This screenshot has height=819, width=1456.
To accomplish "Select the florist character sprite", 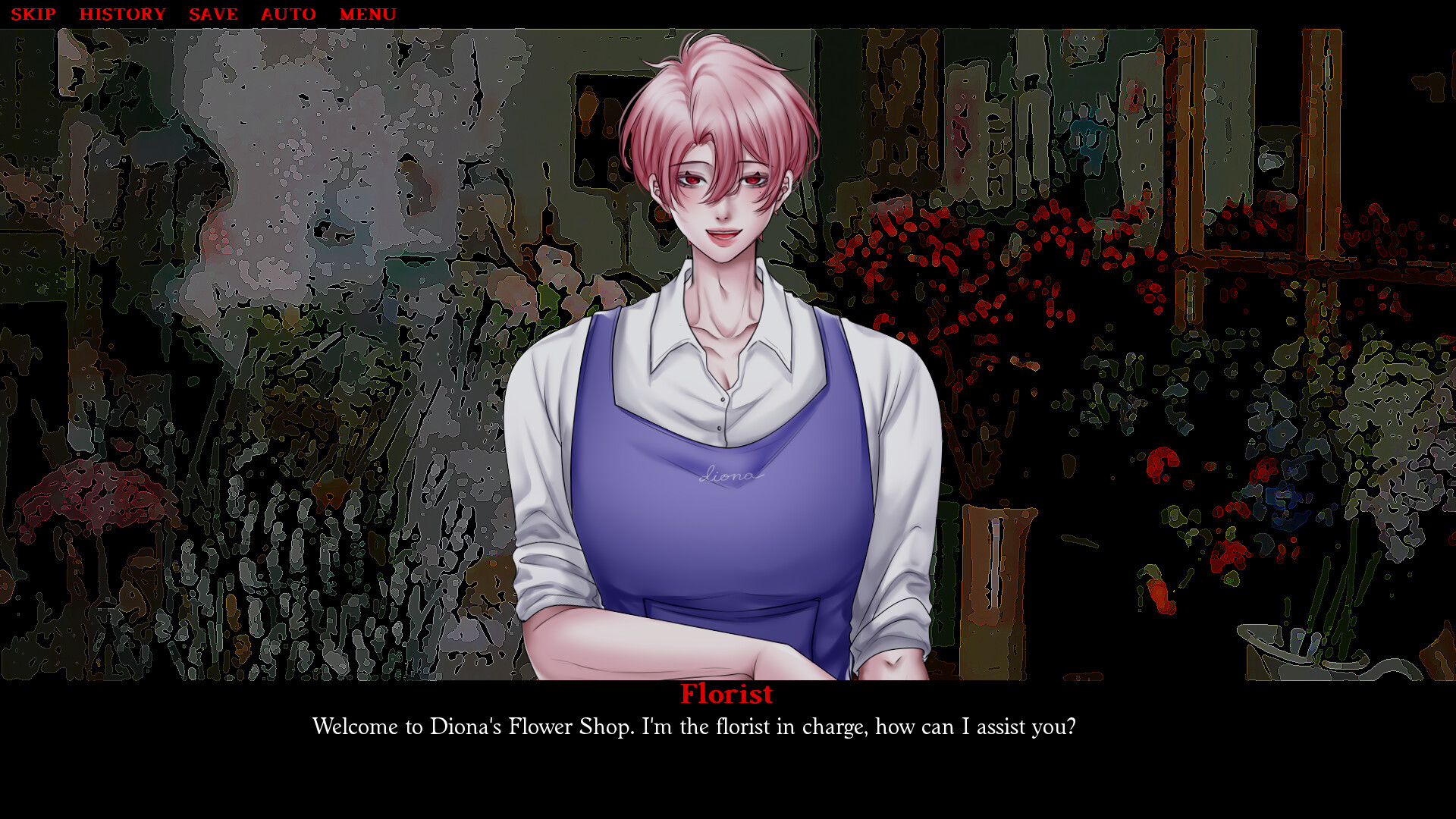I will click(x=720, y=379).
